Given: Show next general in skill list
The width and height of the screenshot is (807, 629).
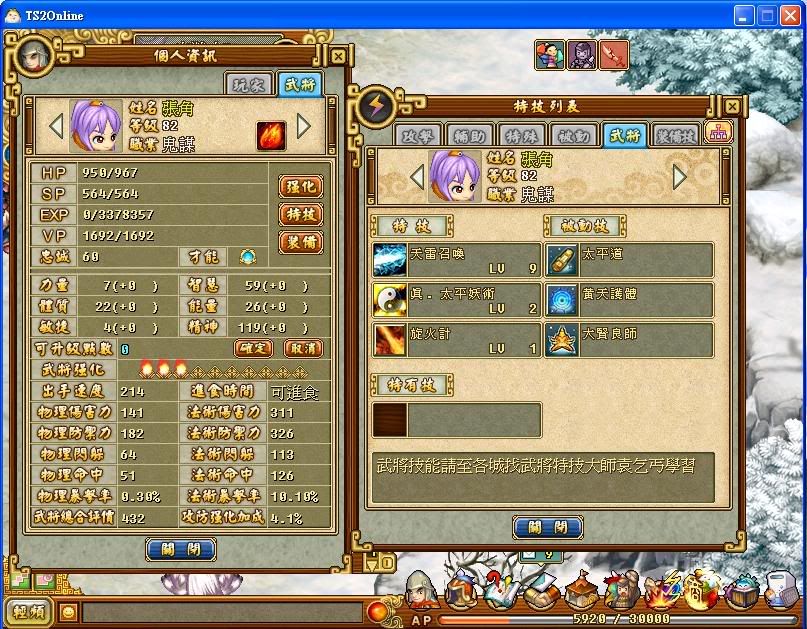Looking at the screenshot, I should coord(680,177).
